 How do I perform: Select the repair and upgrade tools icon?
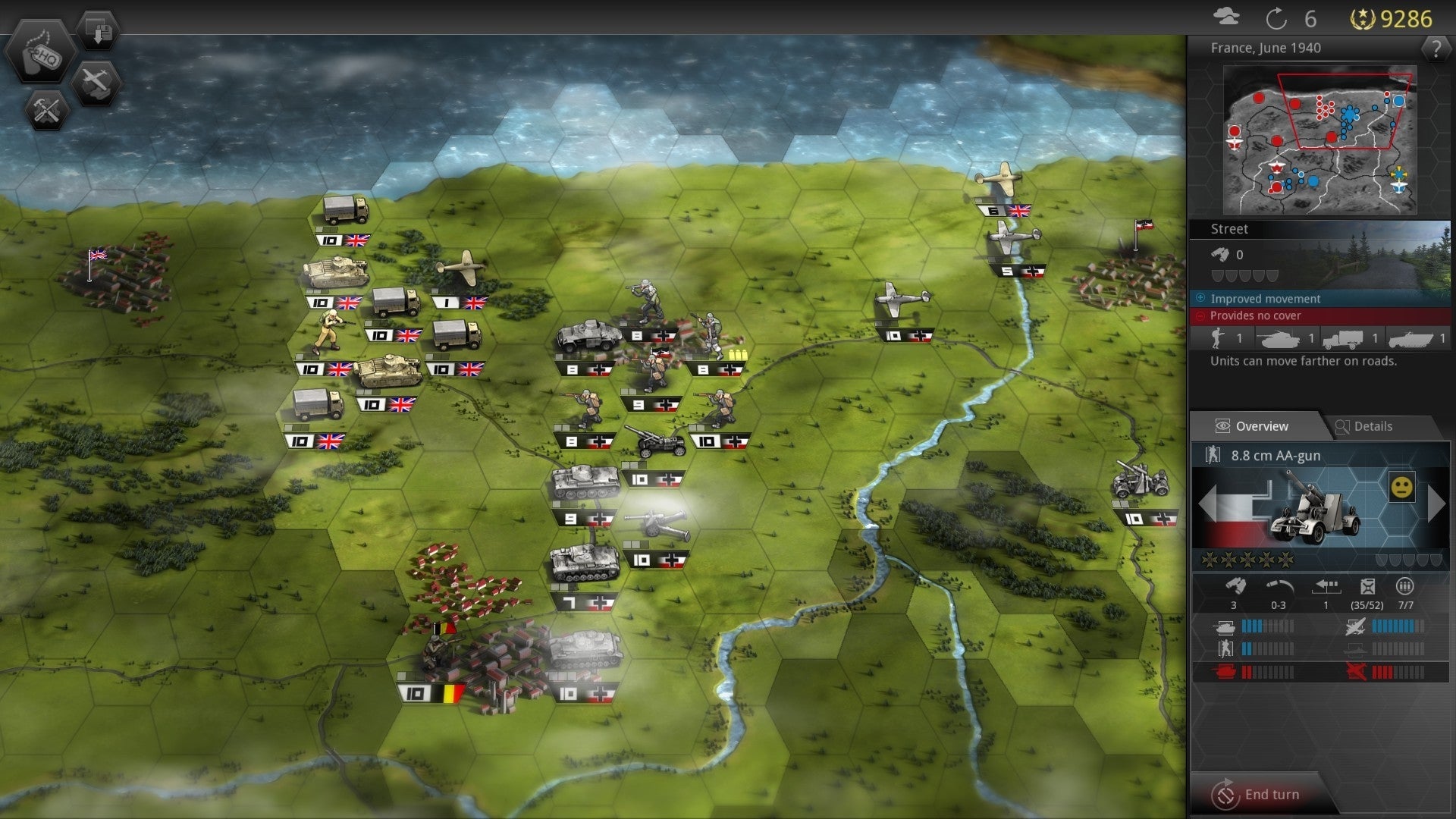tap(45, 111)
